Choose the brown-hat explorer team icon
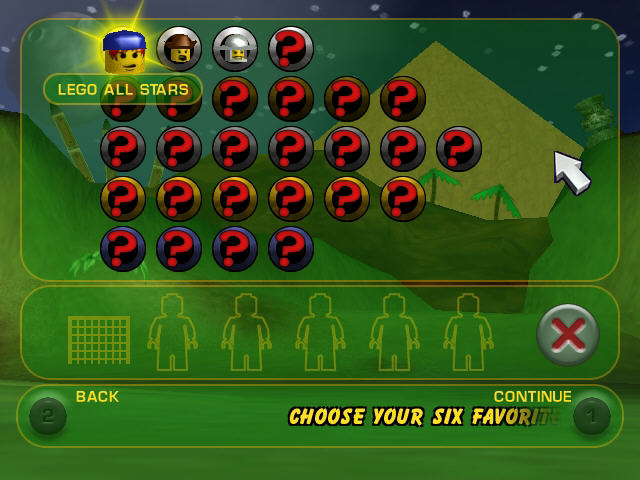This screenshot has height=480, width=640. click(179, 48)
